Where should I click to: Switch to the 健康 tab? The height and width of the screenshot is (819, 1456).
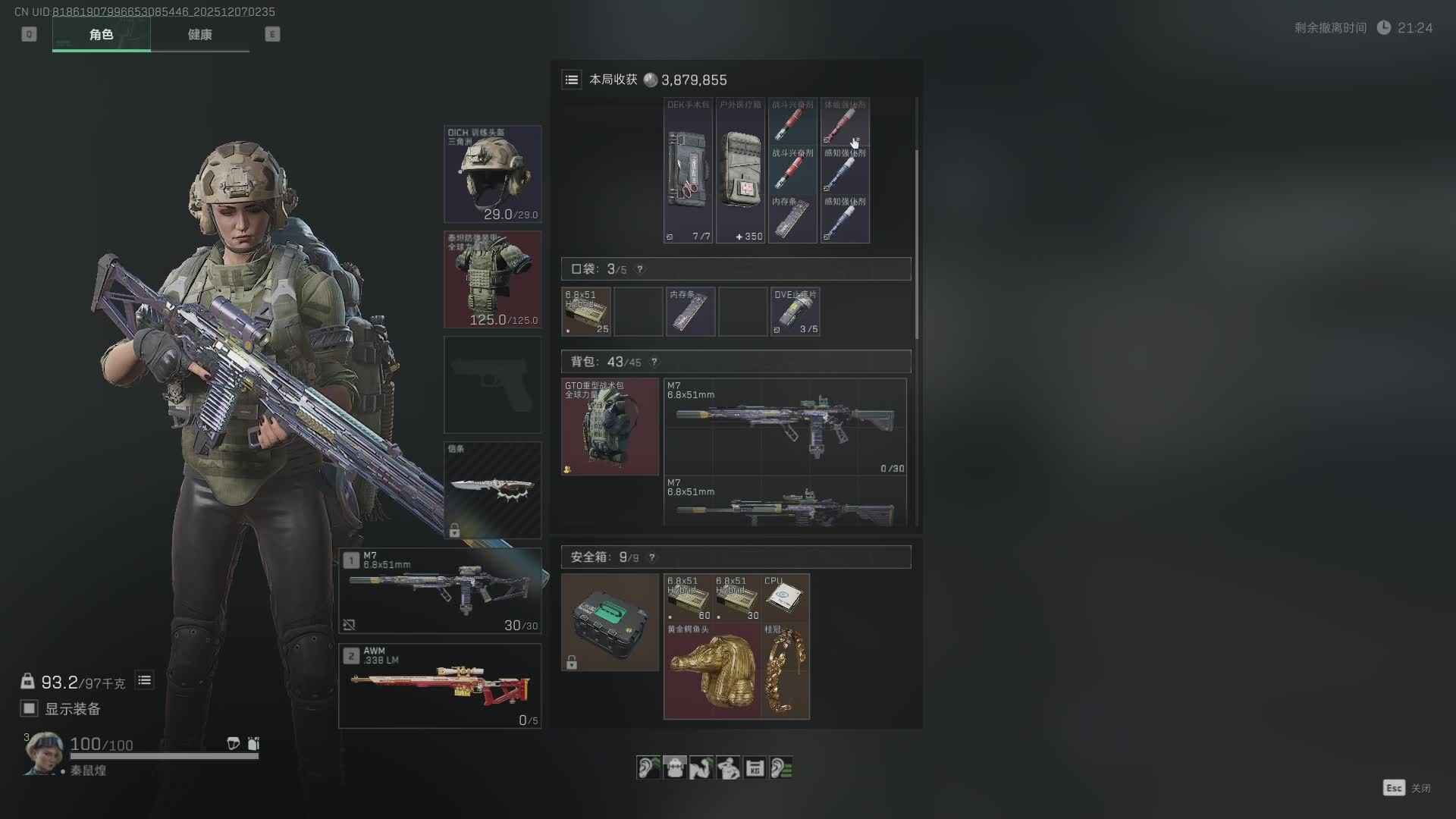coord(199,35)
